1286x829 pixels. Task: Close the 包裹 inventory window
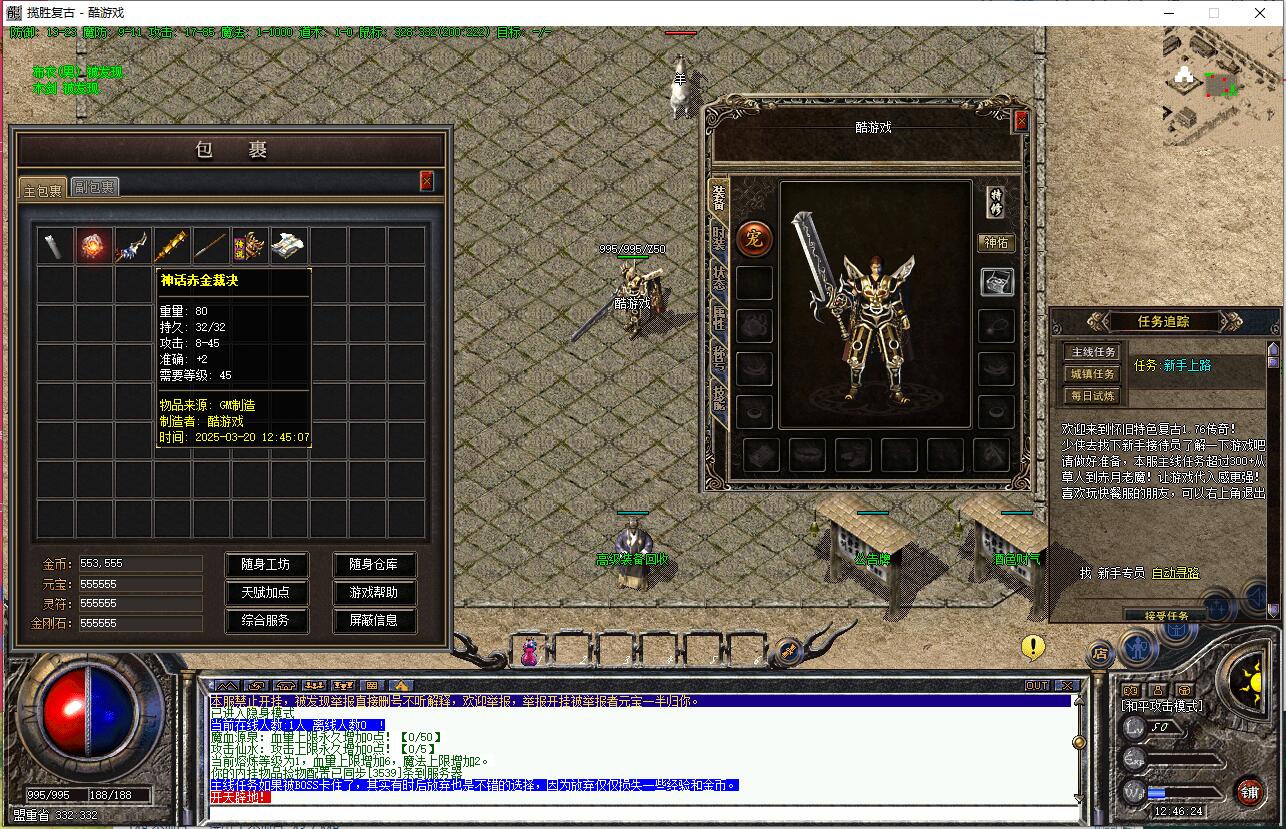pos(427,180)
